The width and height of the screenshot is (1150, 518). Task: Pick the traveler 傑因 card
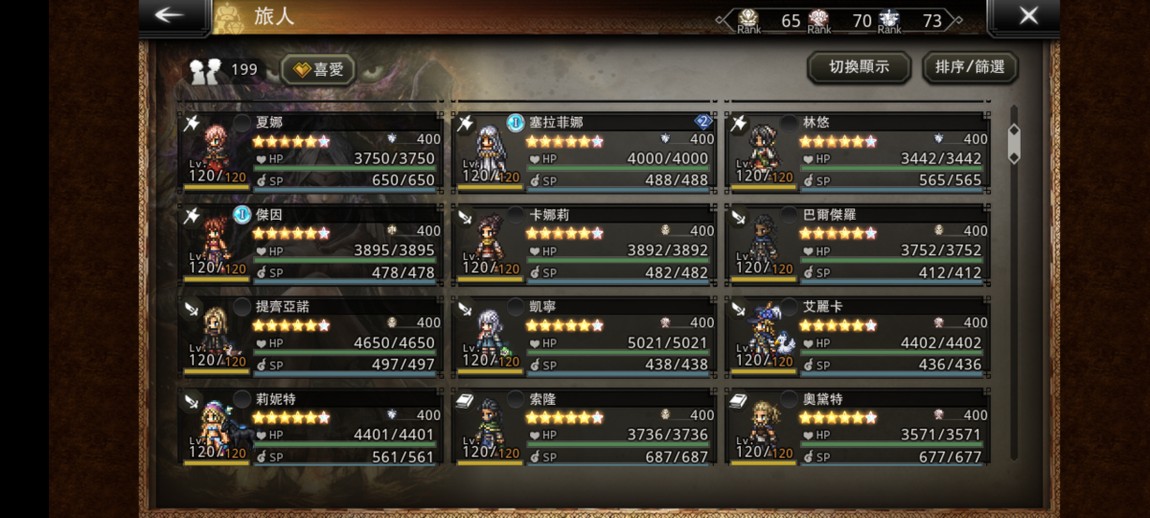[311, 243]
